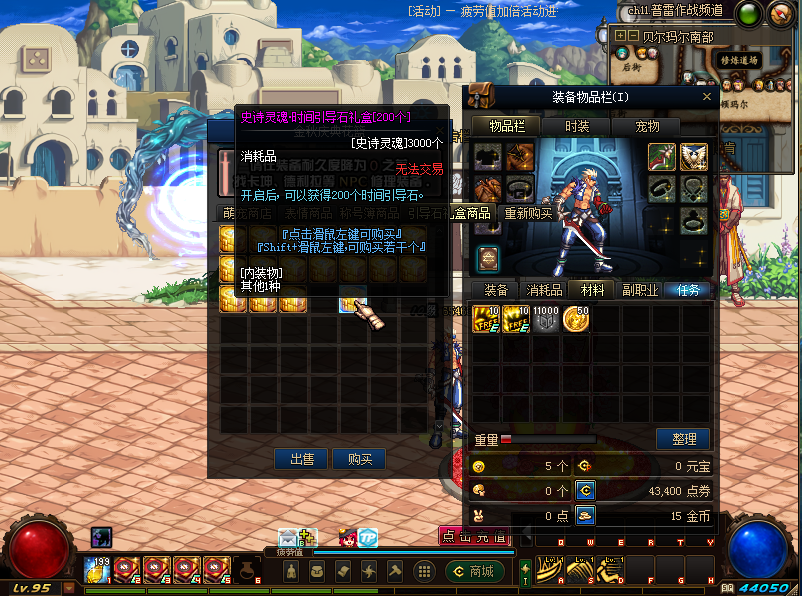Open the 宠物 pet tab

click(x=647, y=126)
